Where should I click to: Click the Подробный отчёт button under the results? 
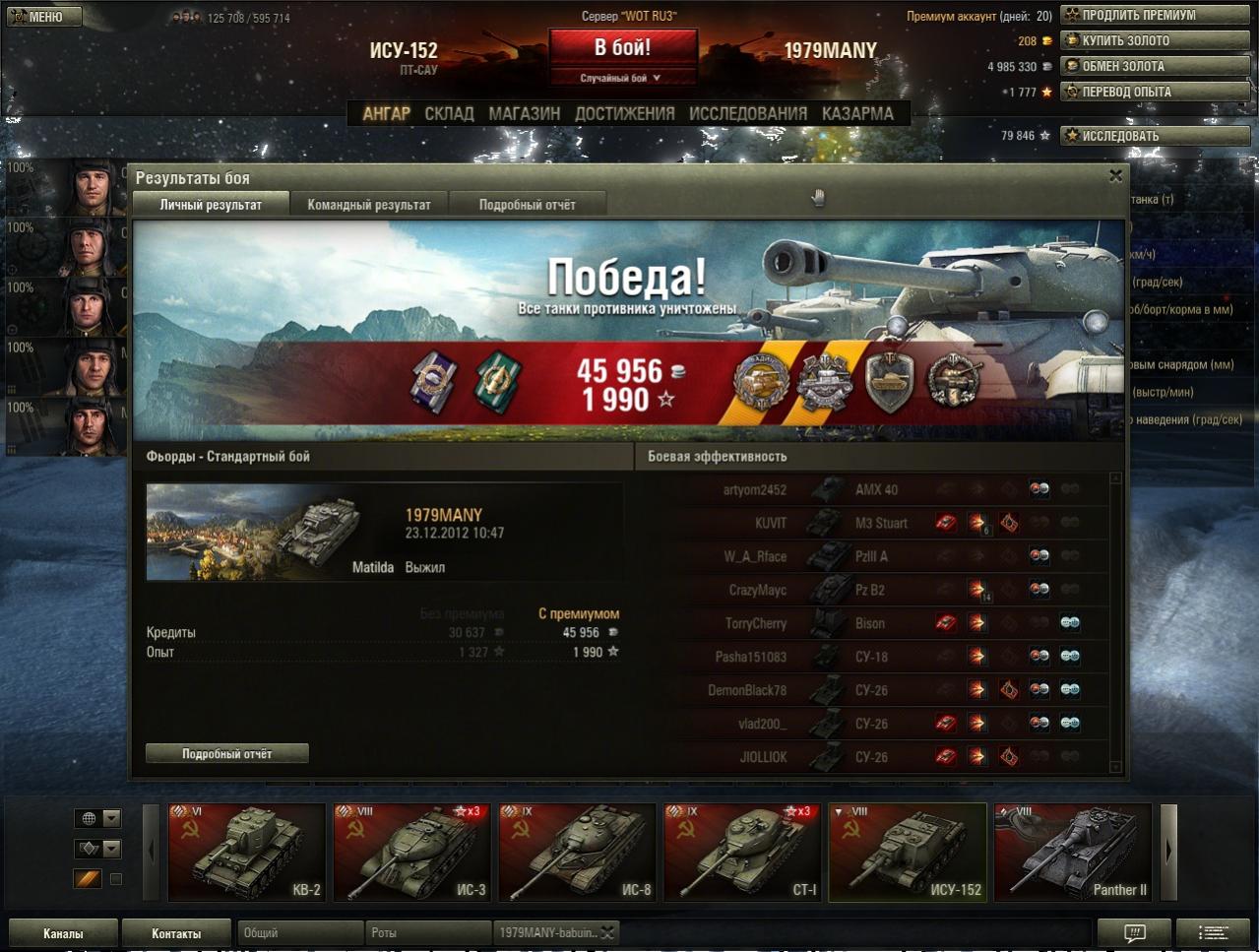click(x=226, y=754)
